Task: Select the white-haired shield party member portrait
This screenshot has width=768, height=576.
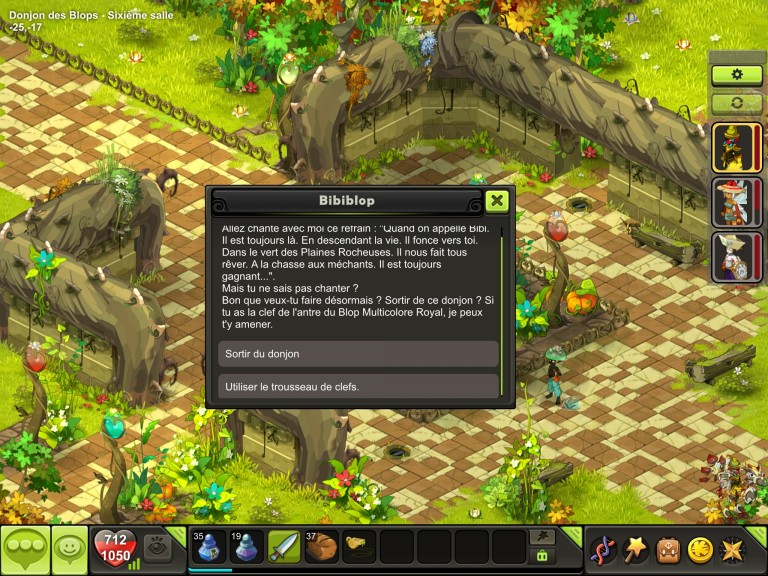Action: click(x=737, y=256)
